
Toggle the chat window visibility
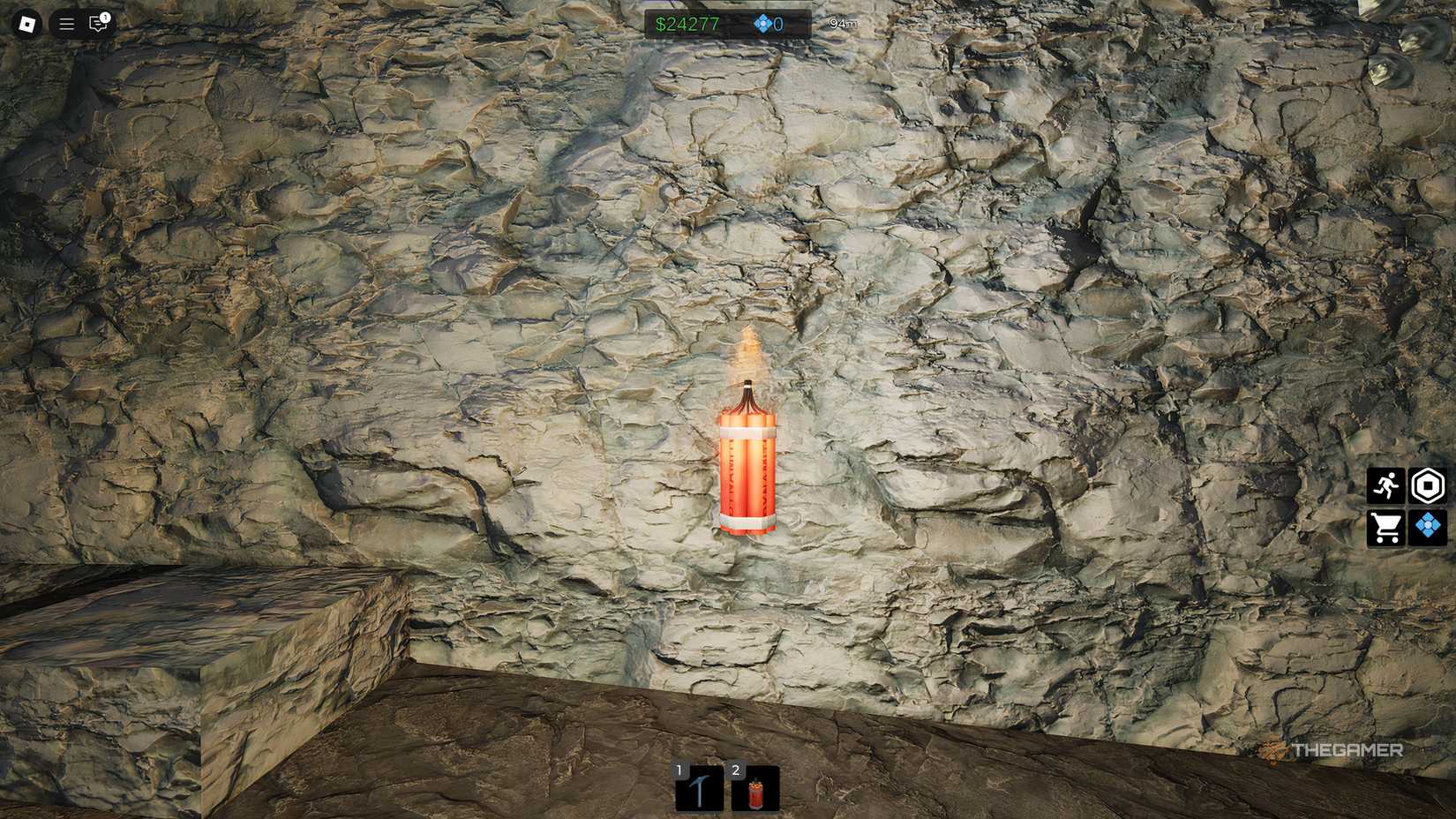(96, 24)
